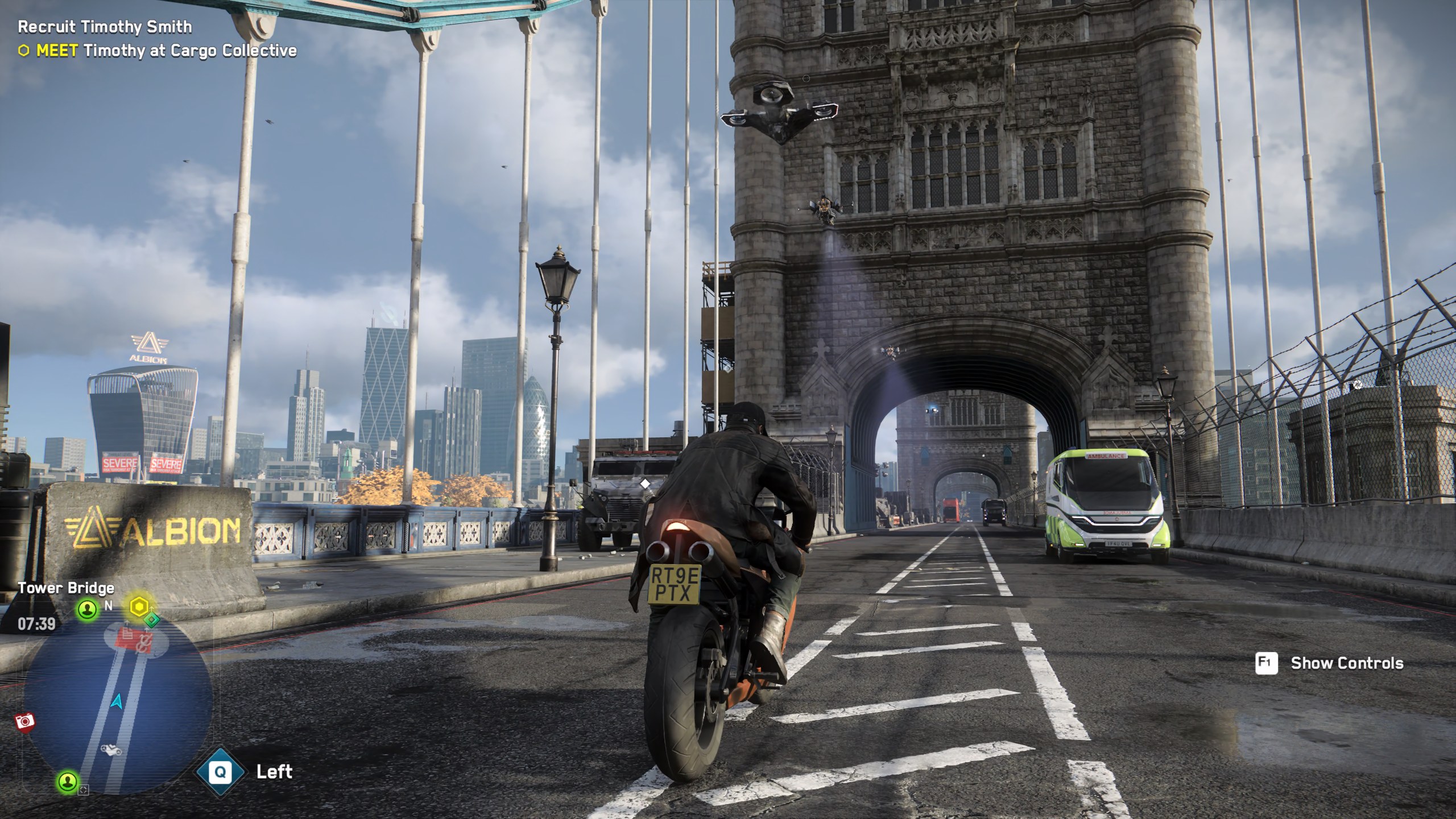Click the cyan player arrow on minimap
The image size is (1456, 819).
pos(117,702)
